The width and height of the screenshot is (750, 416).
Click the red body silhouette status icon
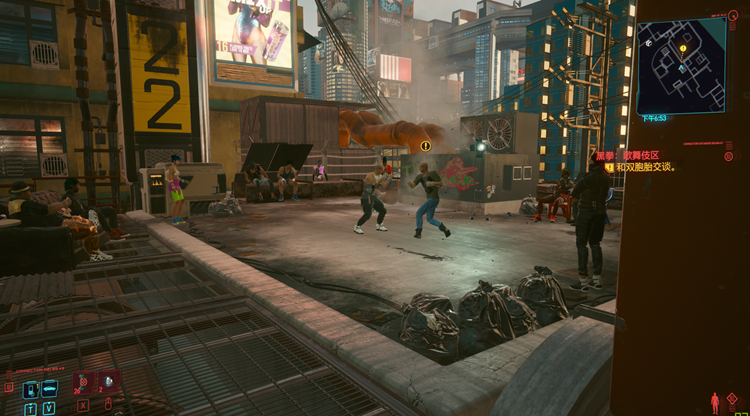(714, 403)
